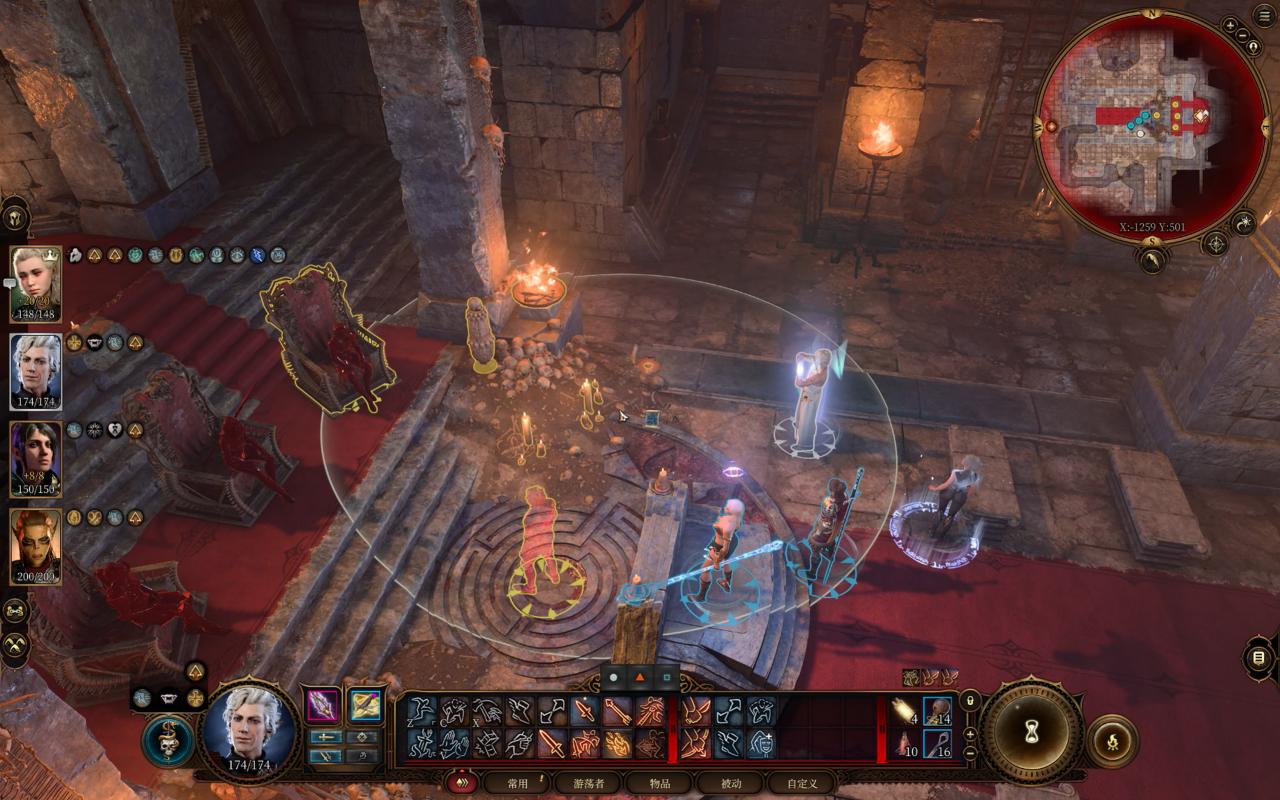Switch to the 常用 hotbar tab
The height and width of the screenshot is (800, 1280).
pyautogui.click(x=518, y=783)
